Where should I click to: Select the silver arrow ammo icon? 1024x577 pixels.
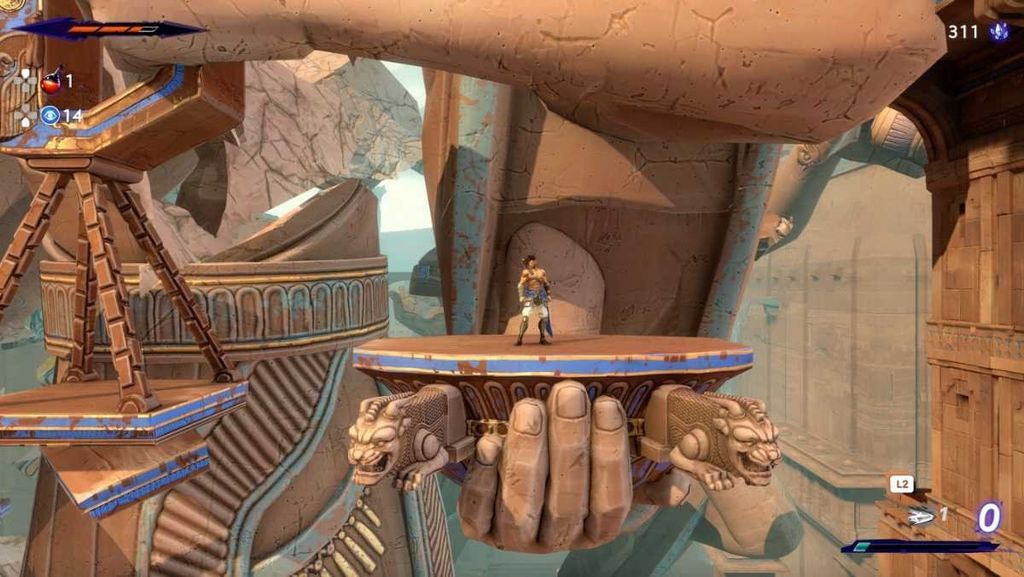[x=921, y=516]
